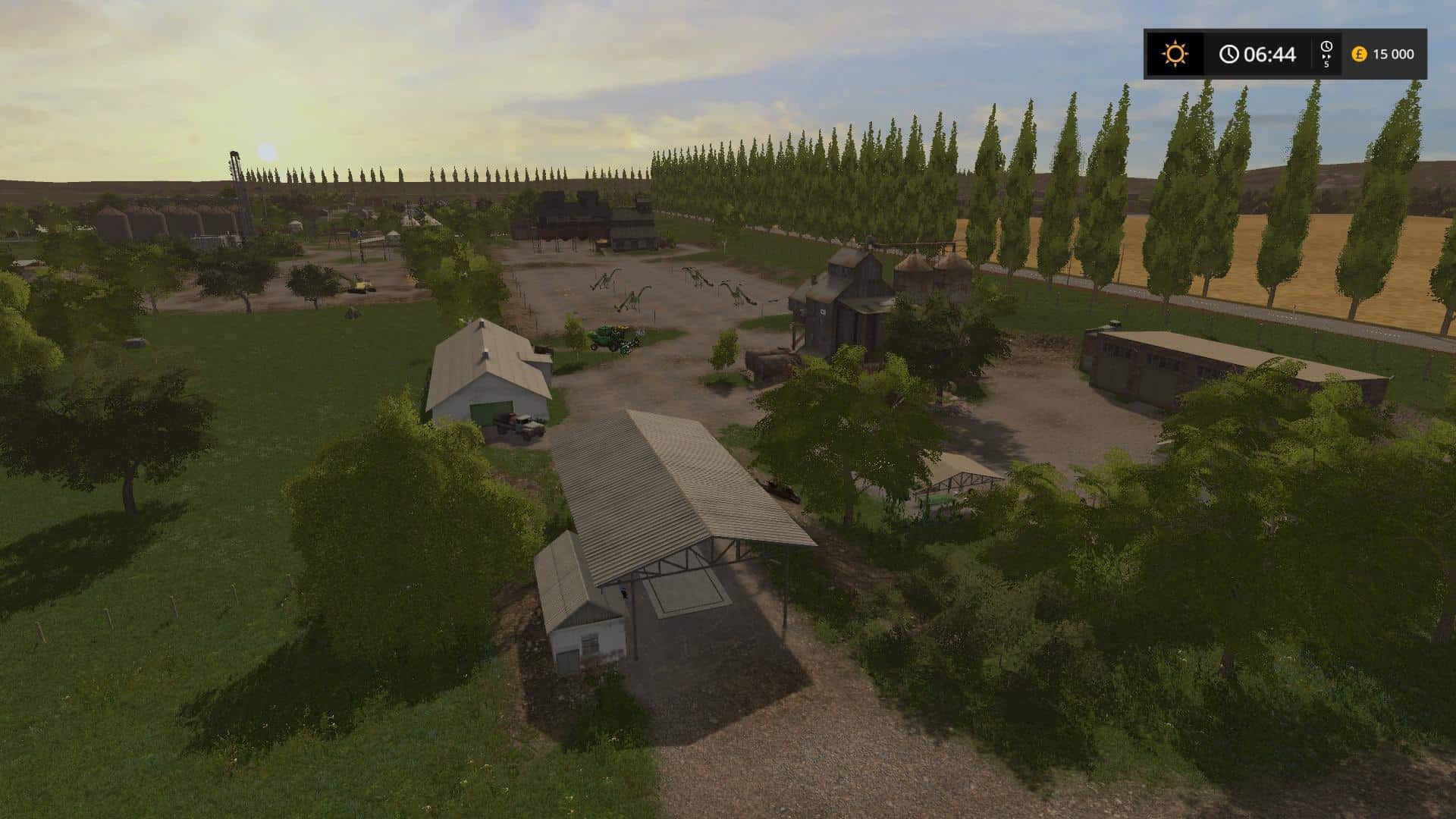Click the pound coin currency icon

pos(1360,53)
